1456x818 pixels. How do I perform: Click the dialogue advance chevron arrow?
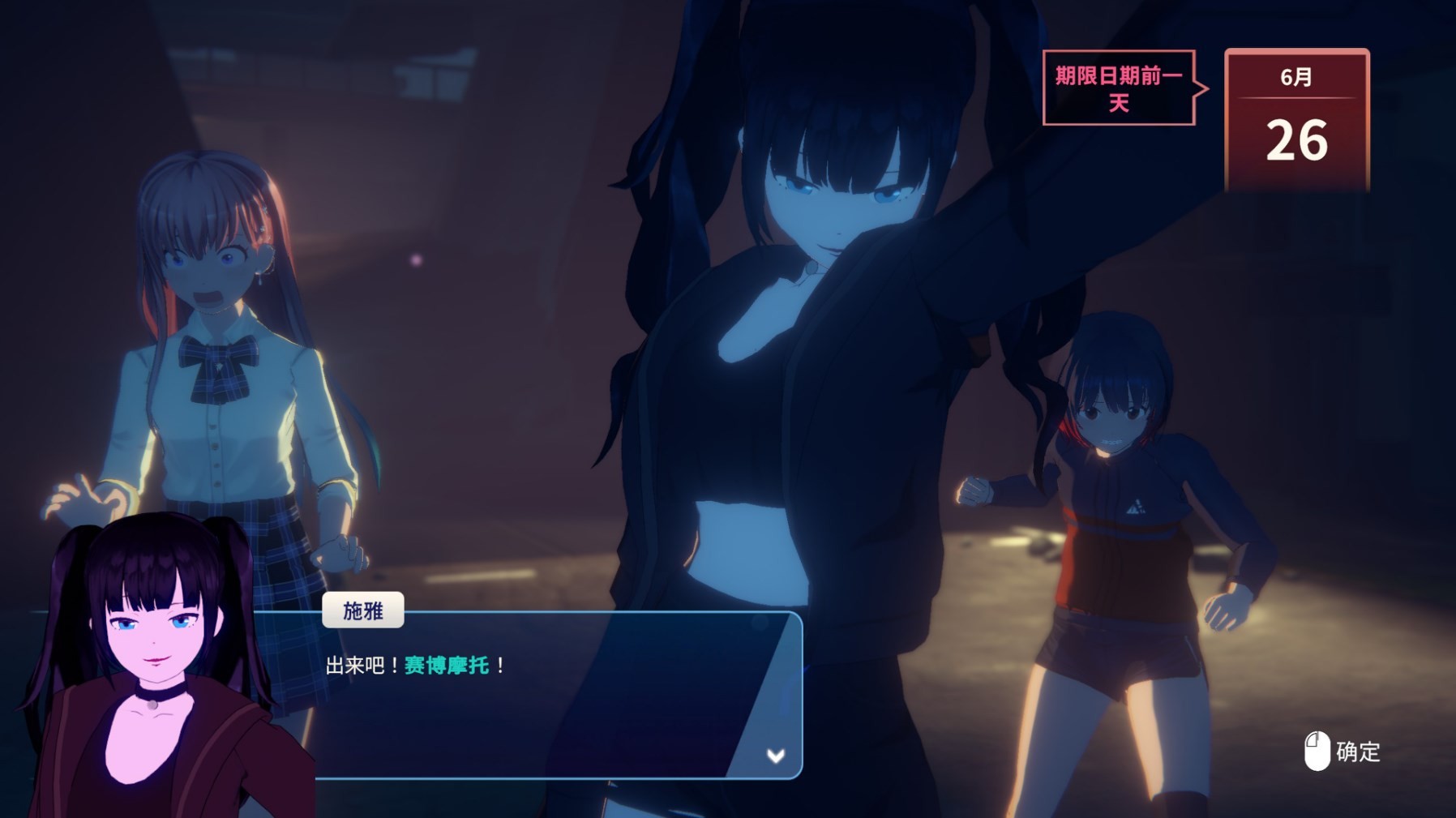click(x=776, y=756)
